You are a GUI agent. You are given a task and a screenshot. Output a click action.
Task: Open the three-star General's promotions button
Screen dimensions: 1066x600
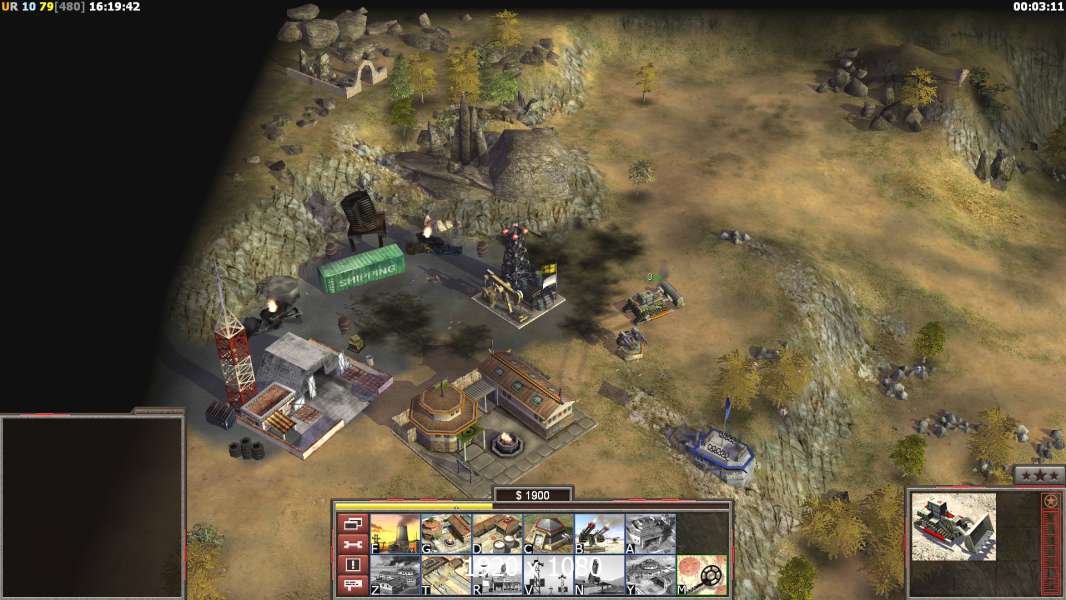[1040, 475]
